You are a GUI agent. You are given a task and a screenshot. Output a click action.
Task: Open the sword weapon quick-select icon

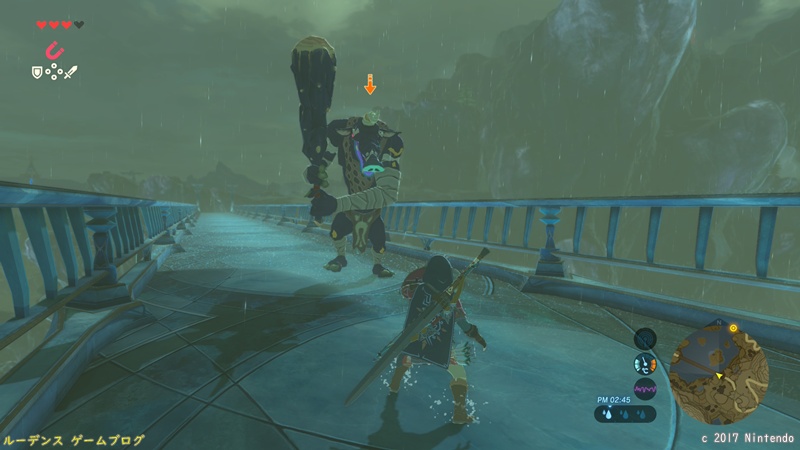(71, 71)
